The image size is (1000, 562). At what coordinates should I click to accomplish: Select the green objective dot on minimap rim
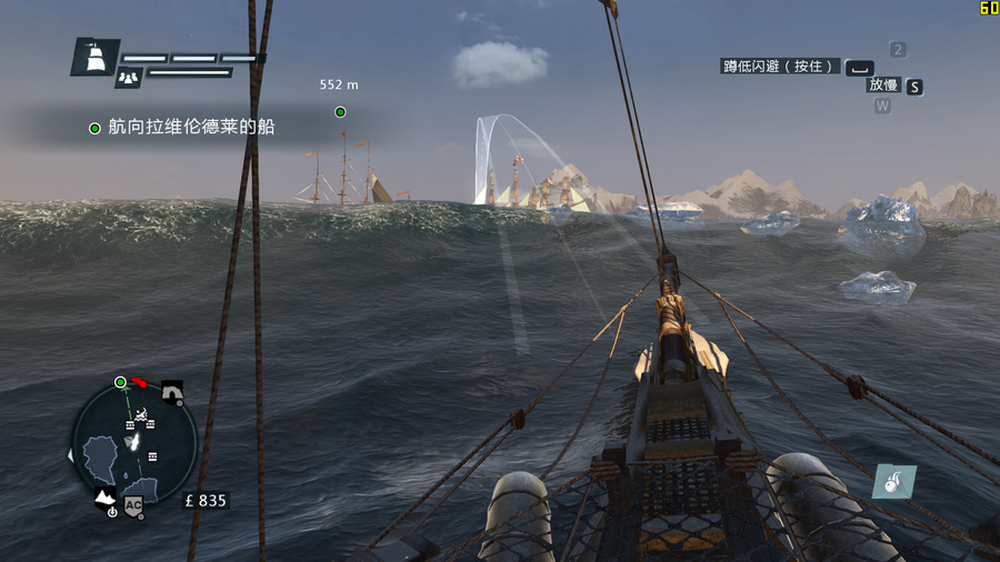121,382
